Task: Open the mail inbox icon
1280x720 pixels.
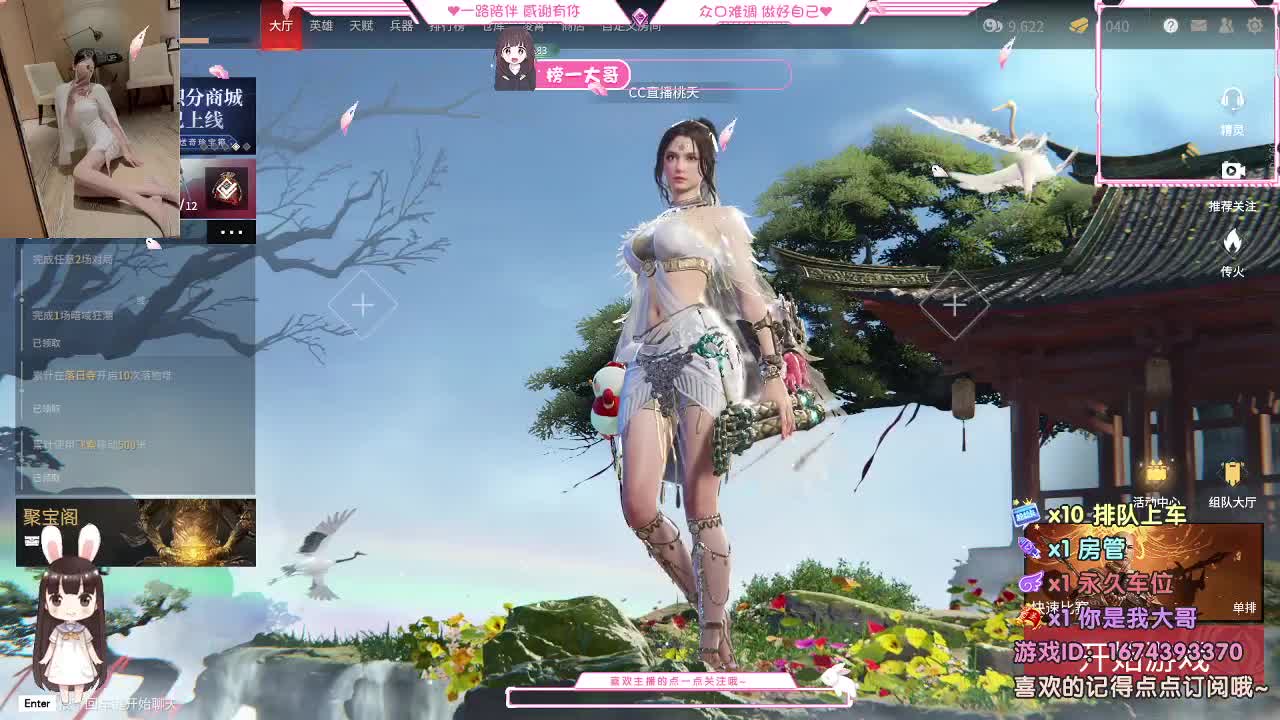Action: click(x=1197, y=27)
